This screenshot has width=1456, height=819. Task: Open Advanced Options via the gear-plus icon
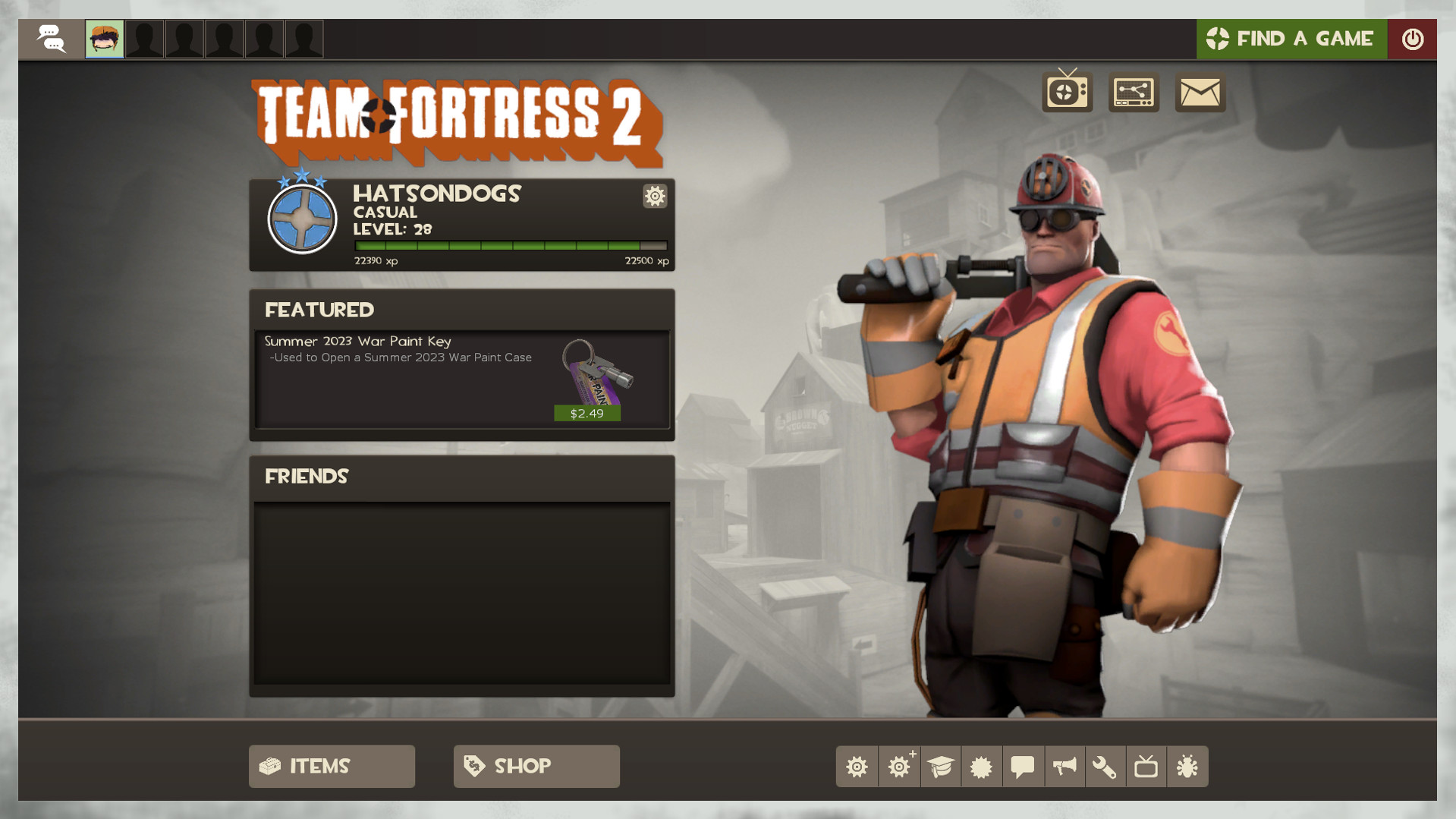pyautogui.click(x=898, y=767)
